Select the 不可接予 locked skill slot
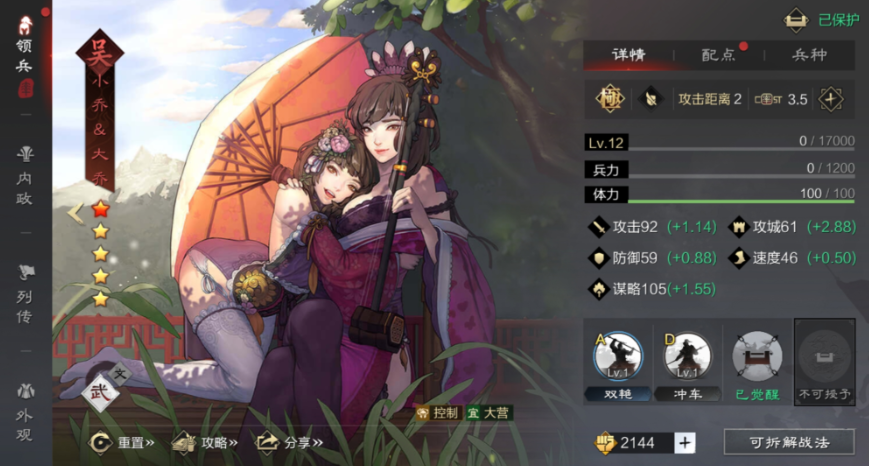Viewport: 869px width, 466px height. pyautogui.click(x=825, y=362)
